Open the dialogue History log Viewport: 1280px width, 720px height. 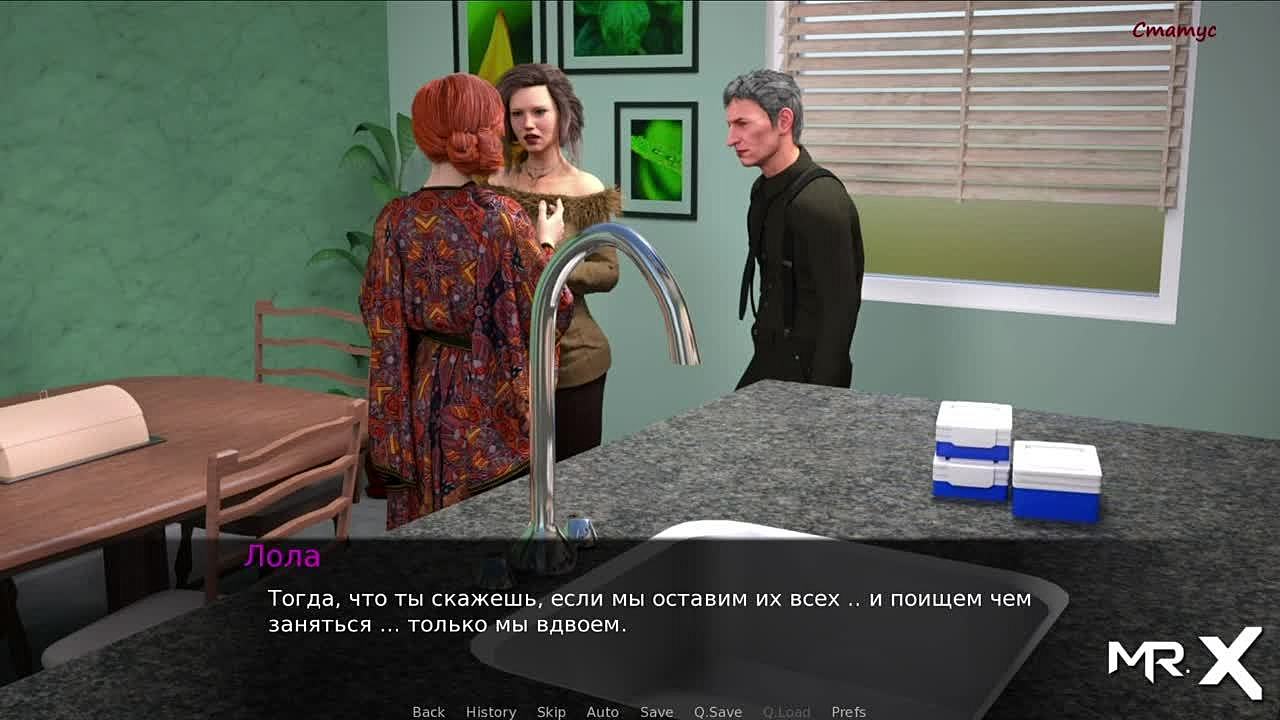click(x=491, y=712)
